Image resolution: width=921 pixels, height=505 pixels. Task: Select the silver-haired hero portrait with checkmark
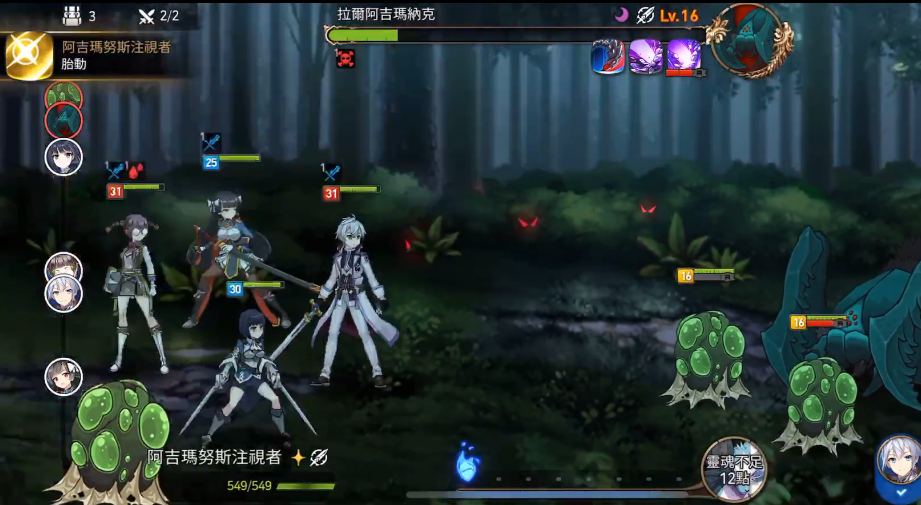[x=897, y=466]
